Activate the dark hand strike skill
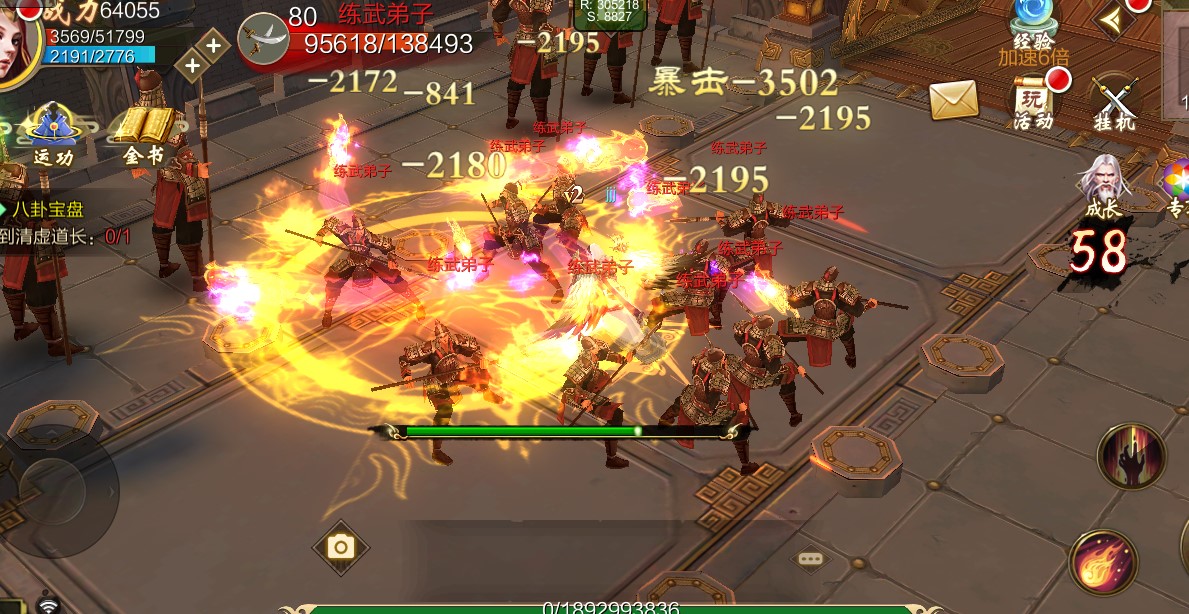 [x=1131, y=457]
